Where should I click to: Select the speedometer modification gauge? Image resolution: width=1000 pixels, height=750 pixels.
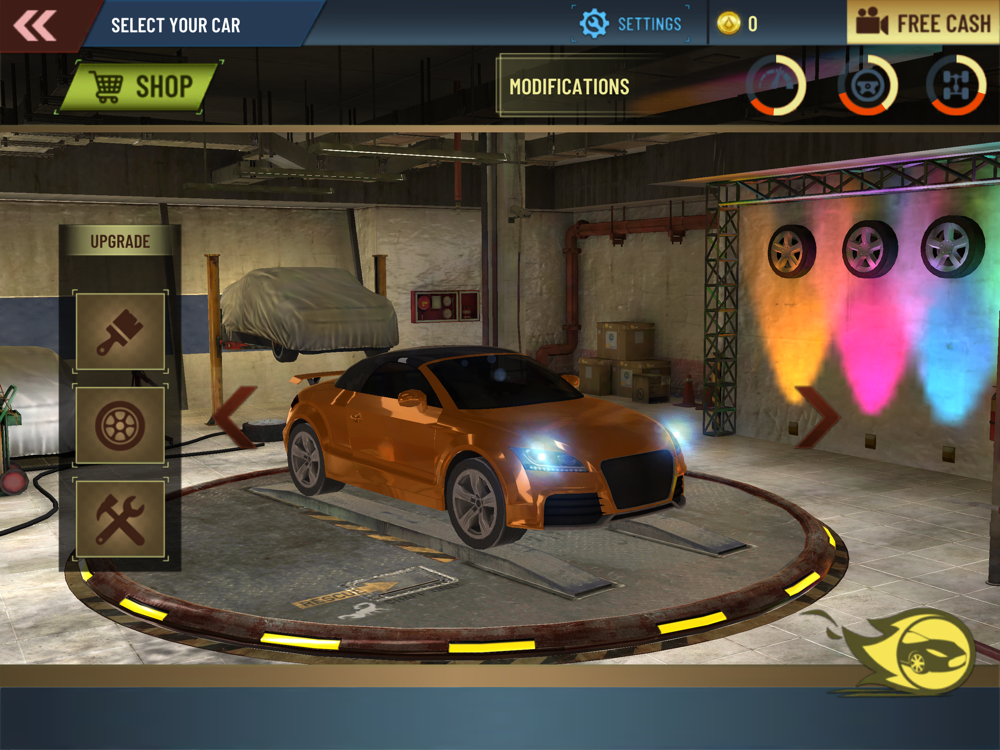point(776,85)
